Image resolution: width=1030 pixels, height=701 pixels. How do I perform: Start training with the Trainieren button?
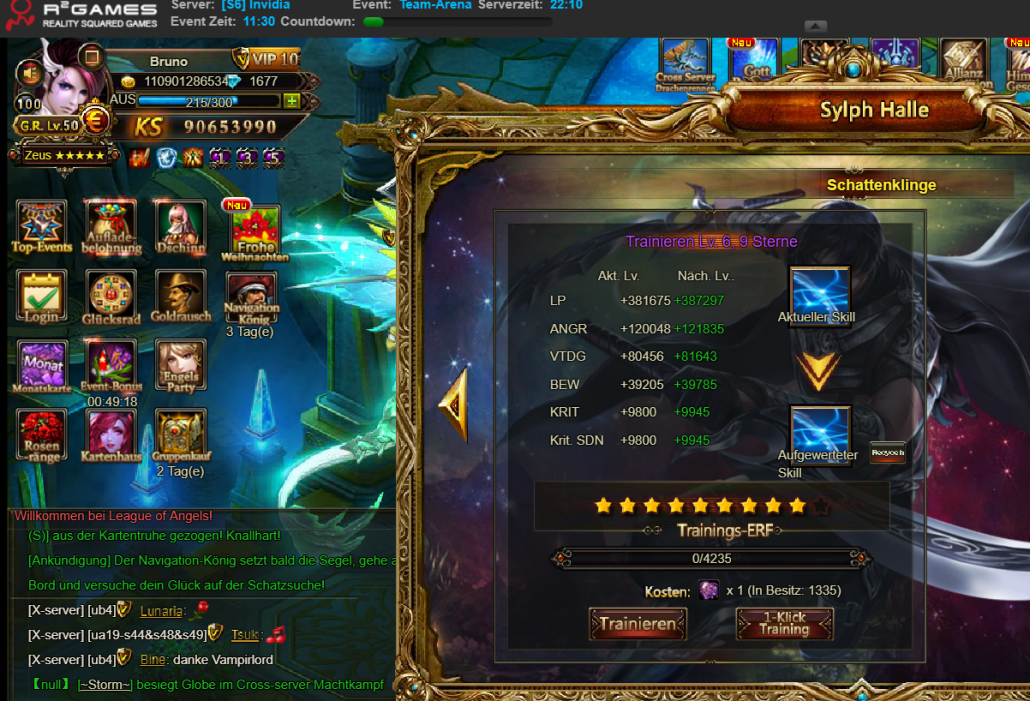pos(637,624)
